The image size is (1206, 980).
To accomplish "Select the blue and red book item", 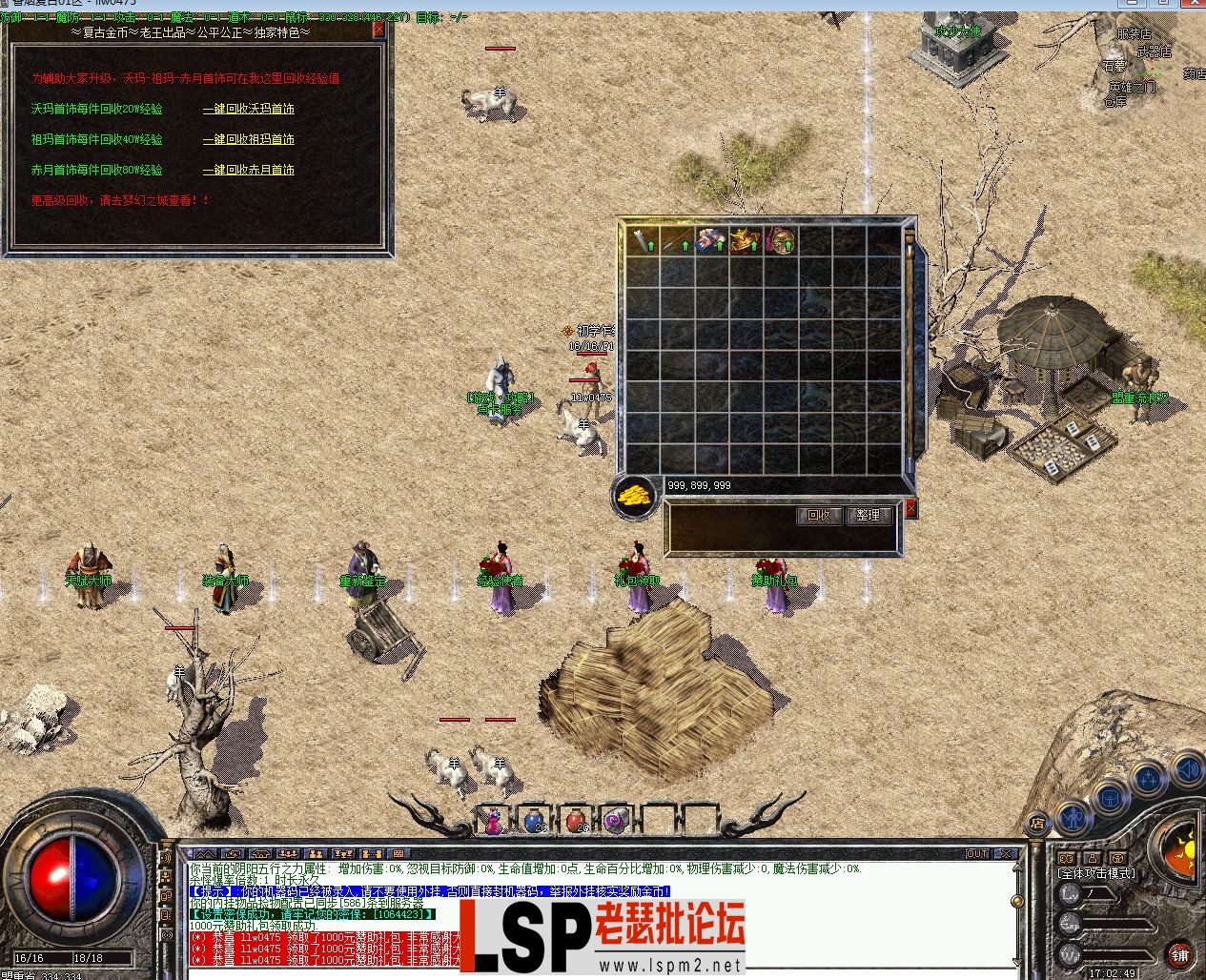I will (x=711, y=241).
